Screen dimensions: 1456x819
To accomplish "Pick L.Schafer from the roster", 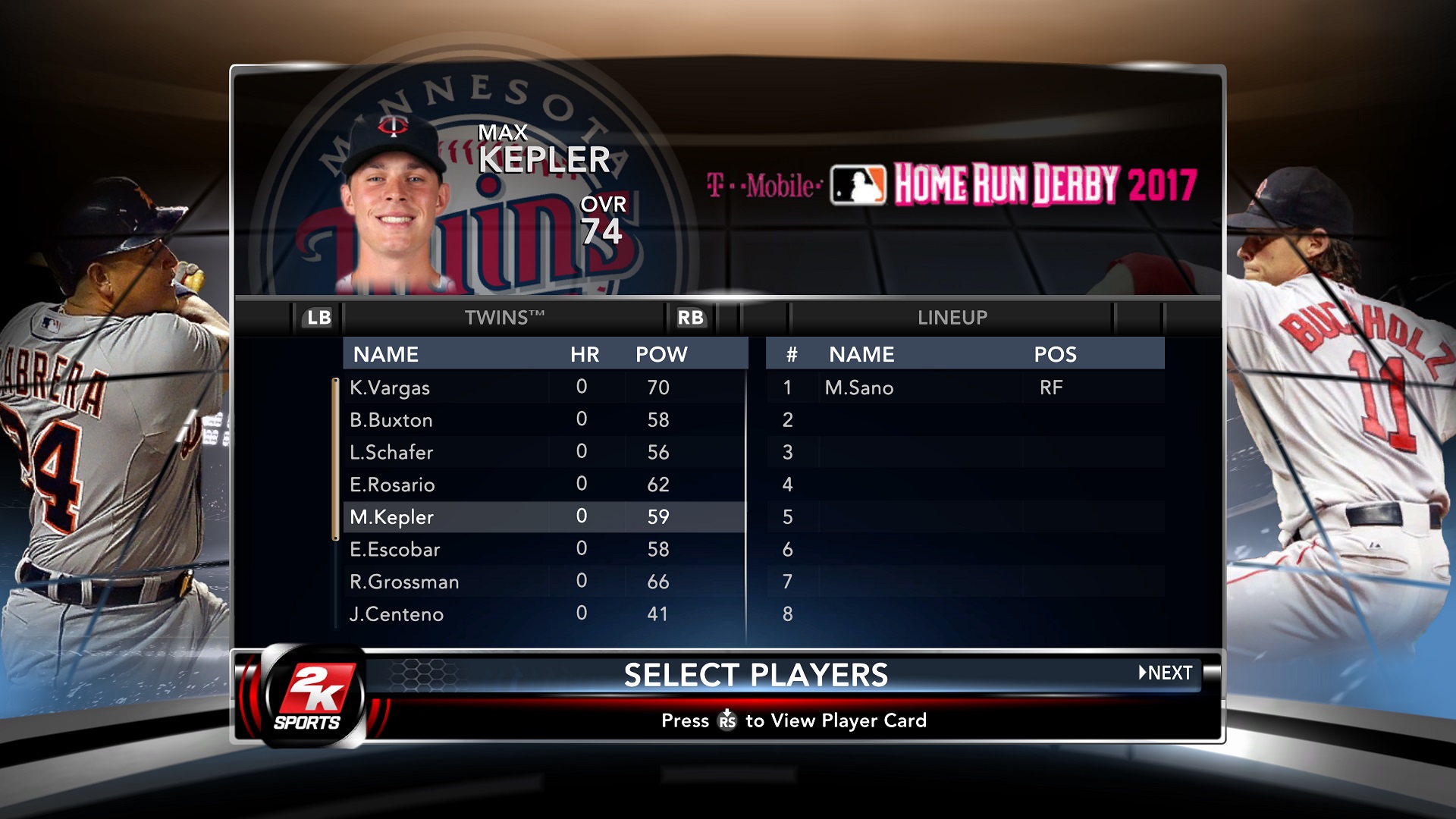I will pyautogui.click(x=391, y=453).
